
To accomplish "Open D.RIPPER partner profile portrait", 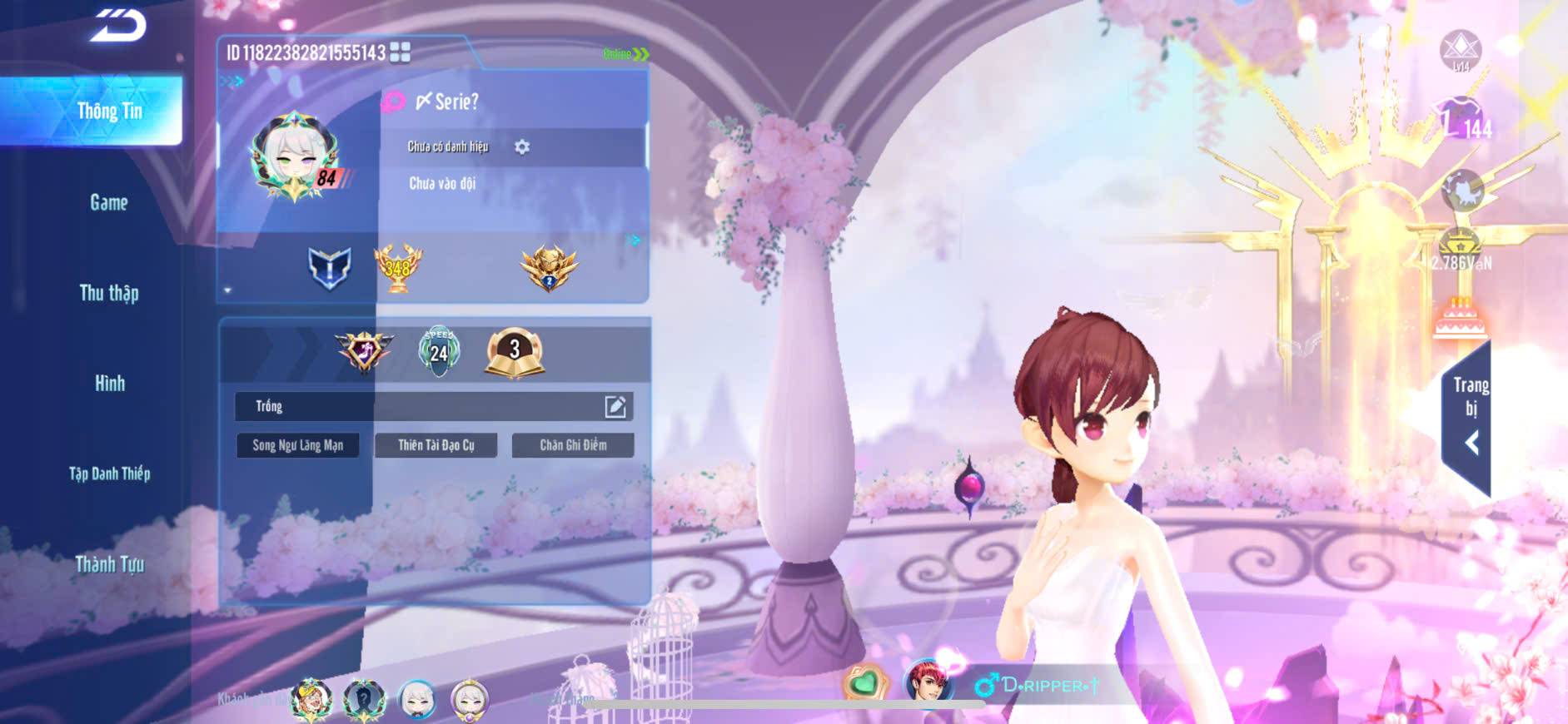I will click(x=927, y=682).
